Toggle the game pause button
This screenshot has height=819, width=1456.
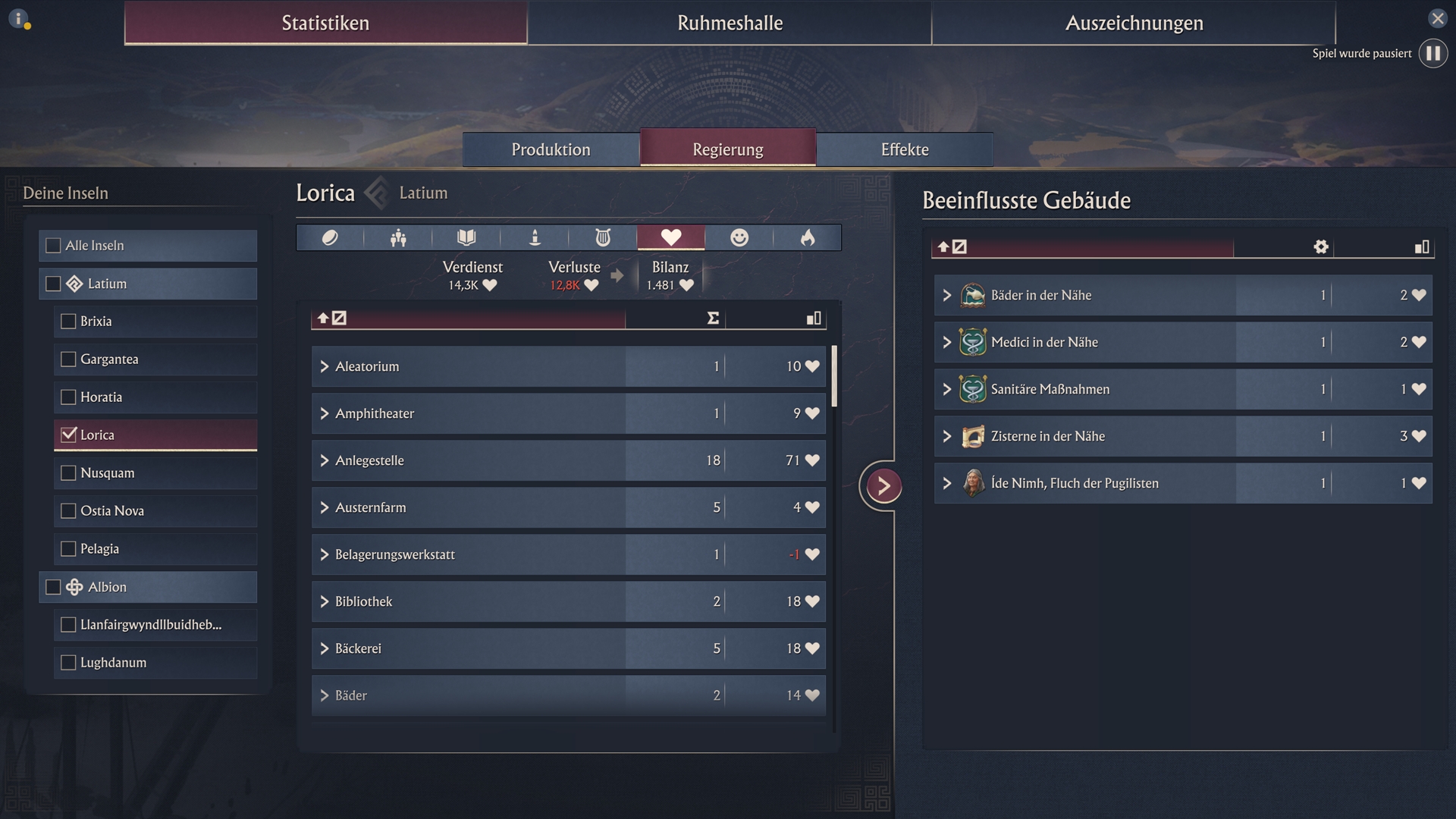click(x=1432, y=54)
